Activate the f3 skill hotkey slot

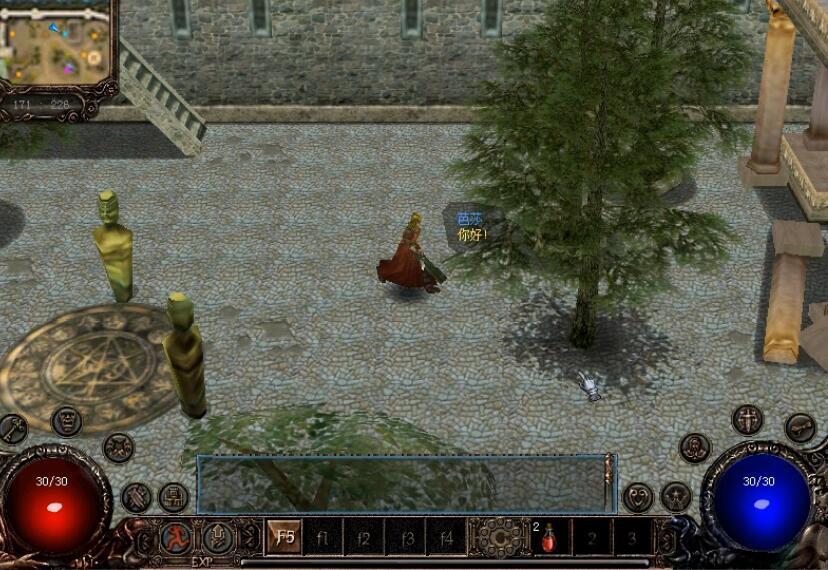(406, 537)
